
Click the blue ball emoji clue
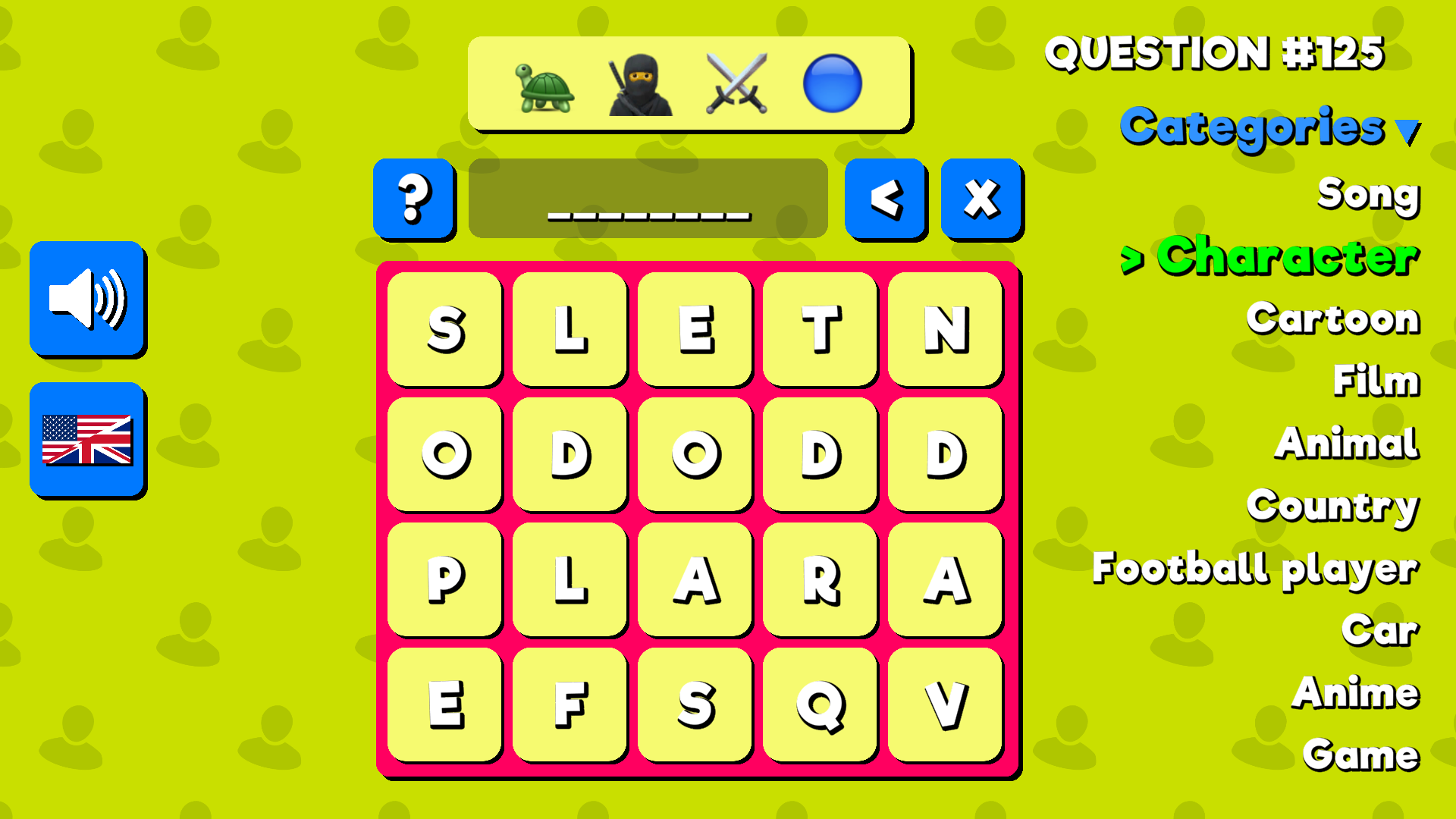[x=833, y=85]
